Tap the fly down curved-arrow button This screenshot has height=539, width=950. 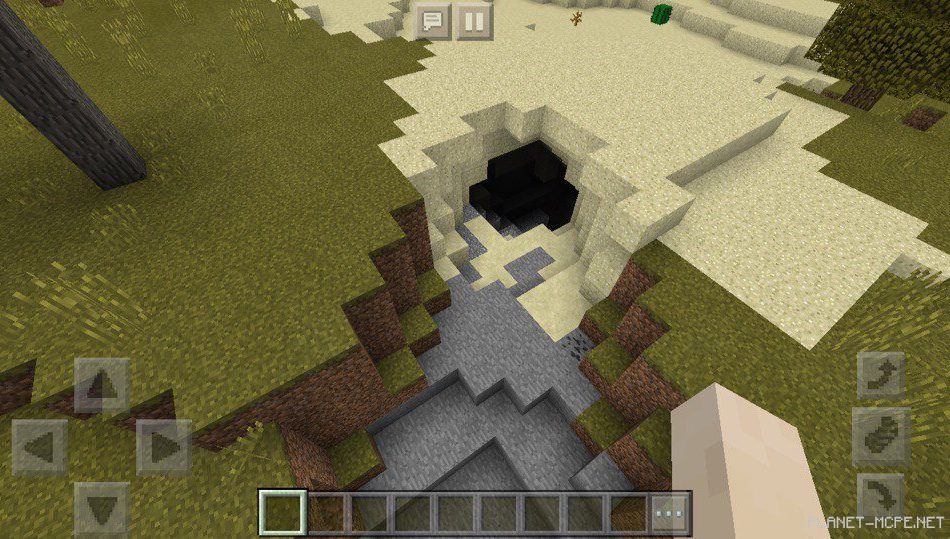click(x=881, y=497)
